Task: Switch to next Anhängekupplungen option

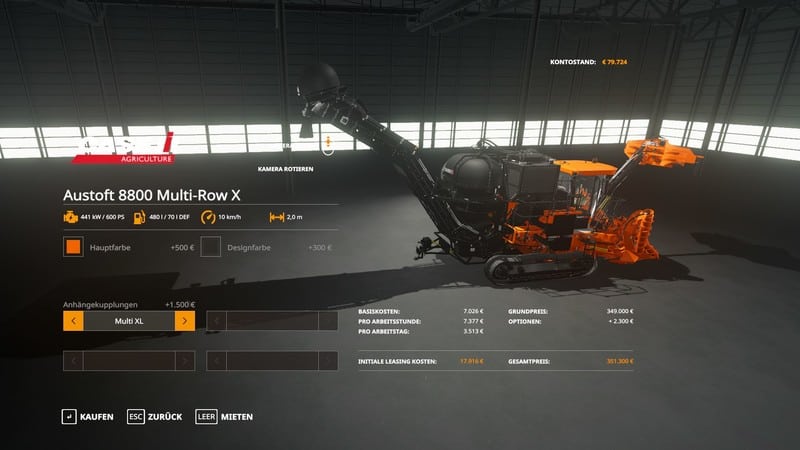Action: 185,321
